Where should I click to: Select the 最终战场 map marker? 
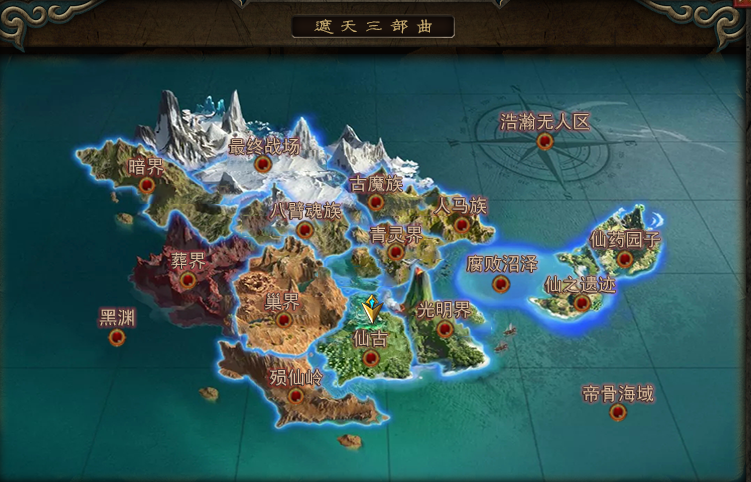[x=264, y=164]
